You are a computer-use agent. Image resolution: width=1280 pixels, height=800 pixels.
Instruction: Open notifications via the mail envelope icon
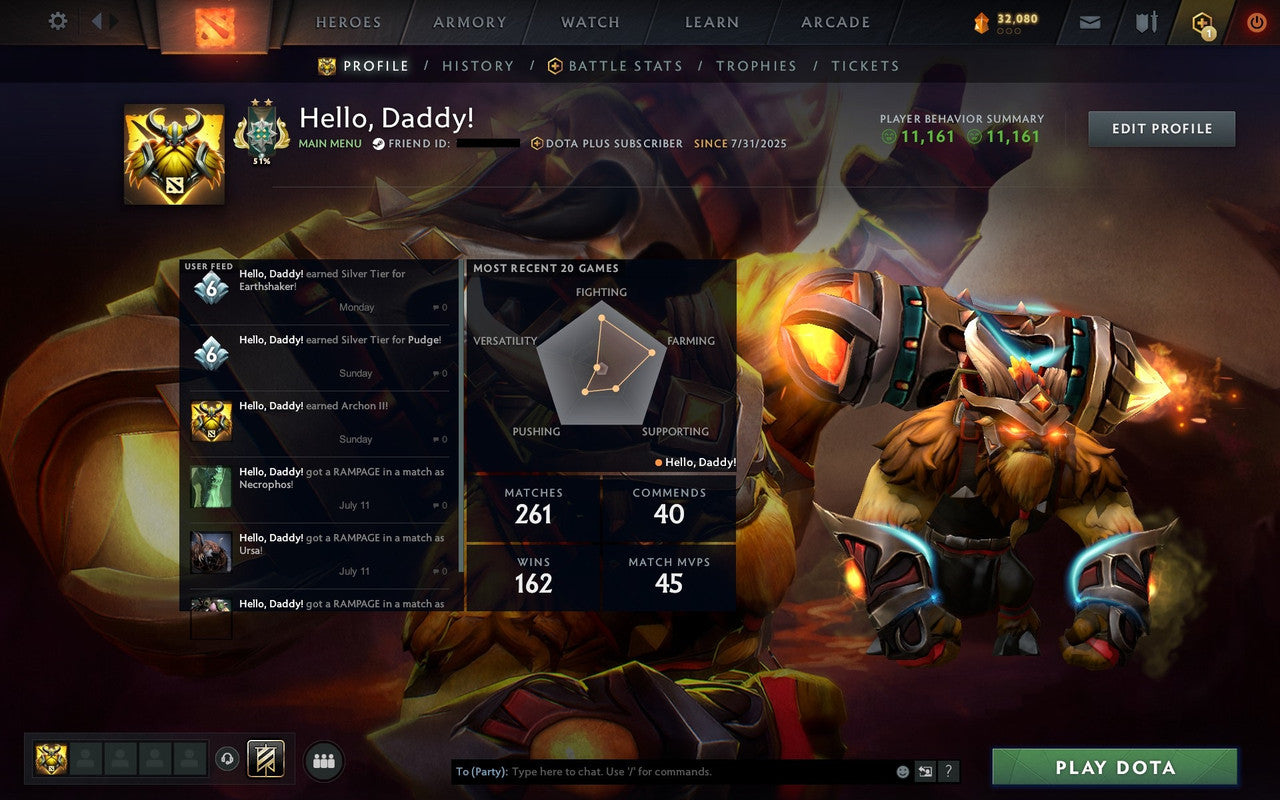click(1089, 21)
